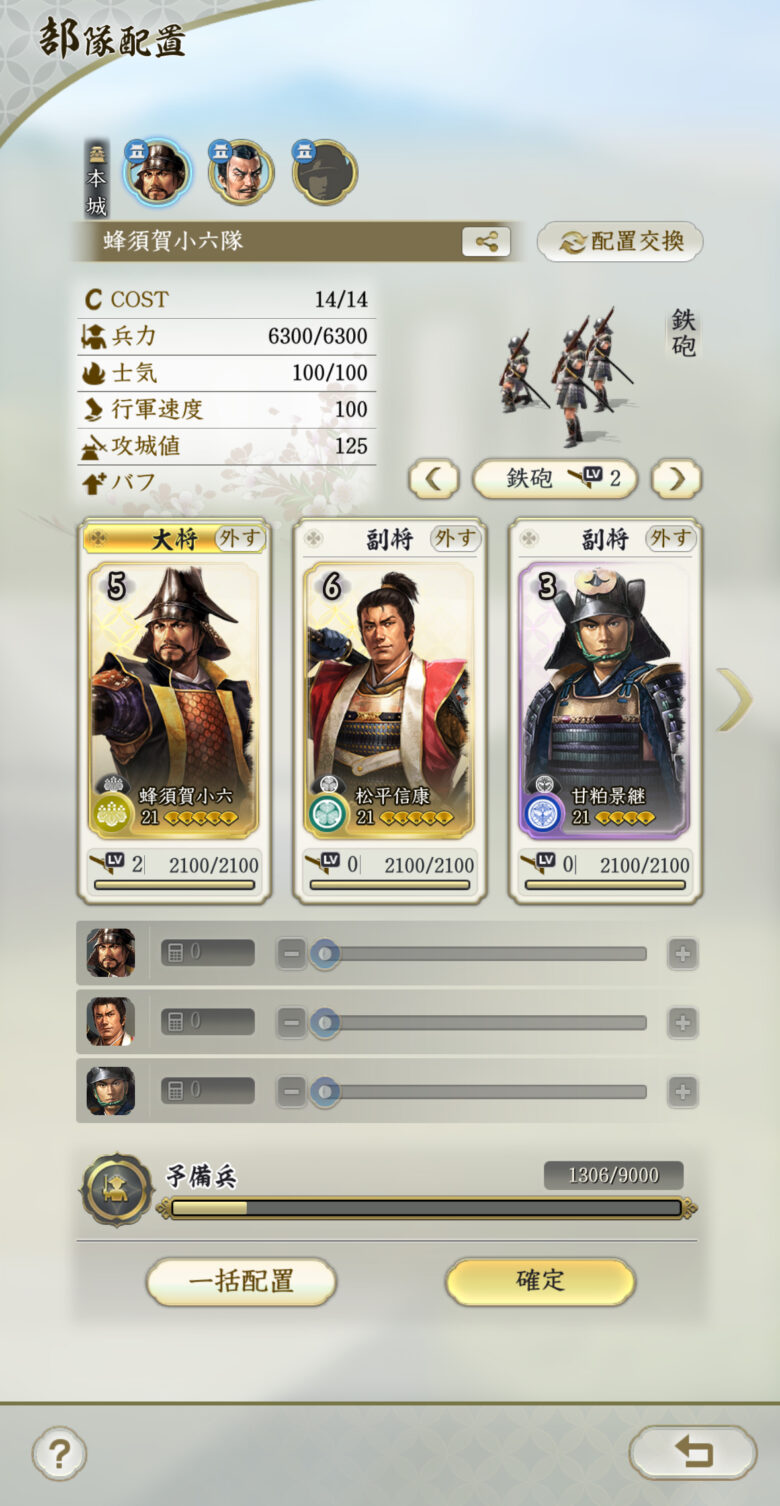Image resolution: width=780 pixels, height=1506 pixels.
Task: Show the next card page arrow
Action: click(735, 699)
